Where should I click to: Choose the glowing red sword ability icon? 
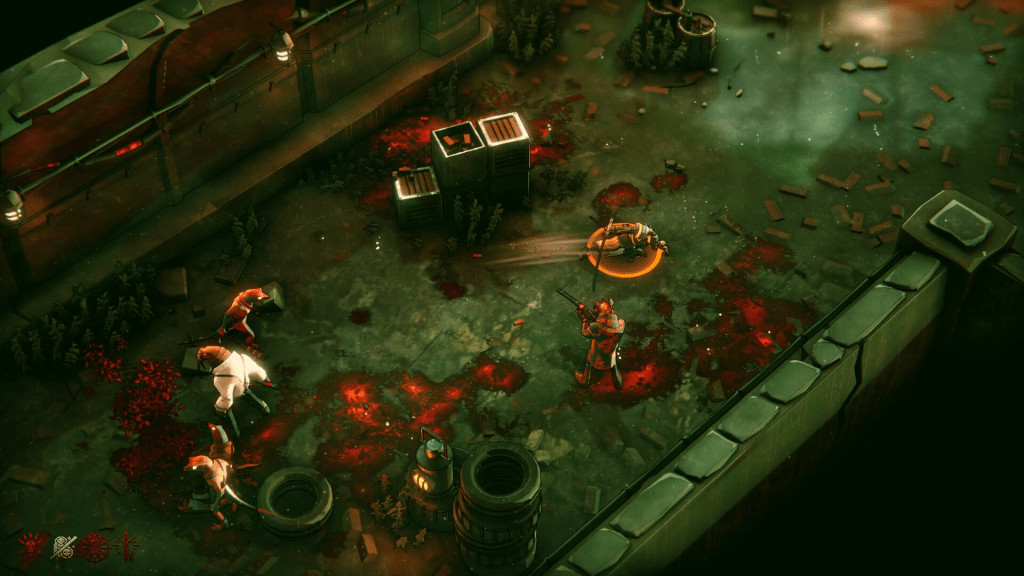126,547
